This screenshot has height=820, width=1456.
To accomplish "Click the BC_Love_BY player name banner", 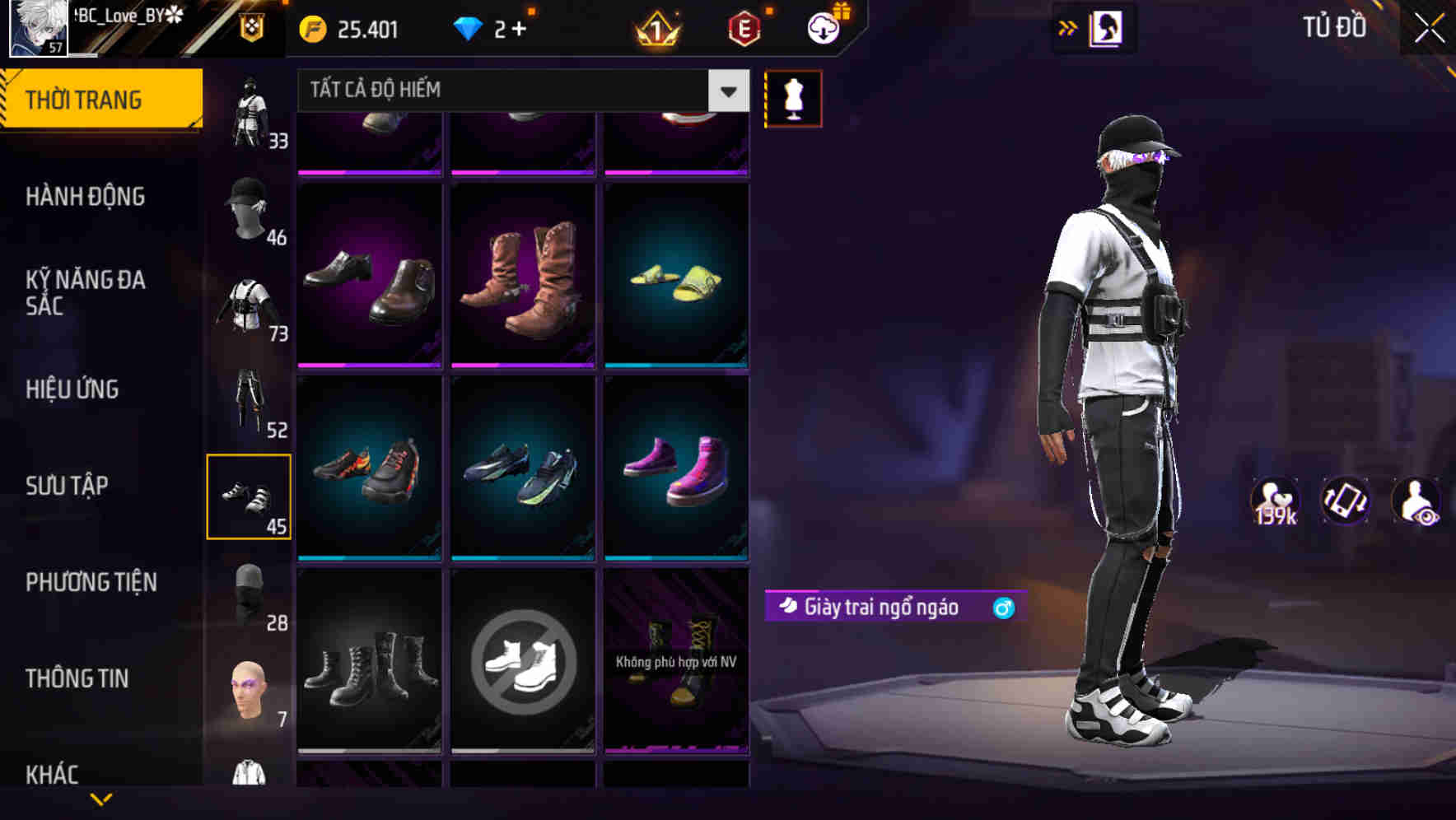I will click(x=128, y=16).
